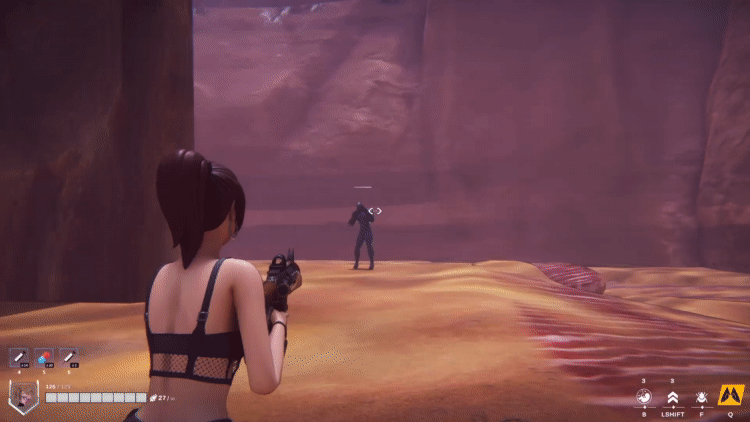Activate the round creature ability icon
This screenshot has height=422, width=750.
[644, 397]
